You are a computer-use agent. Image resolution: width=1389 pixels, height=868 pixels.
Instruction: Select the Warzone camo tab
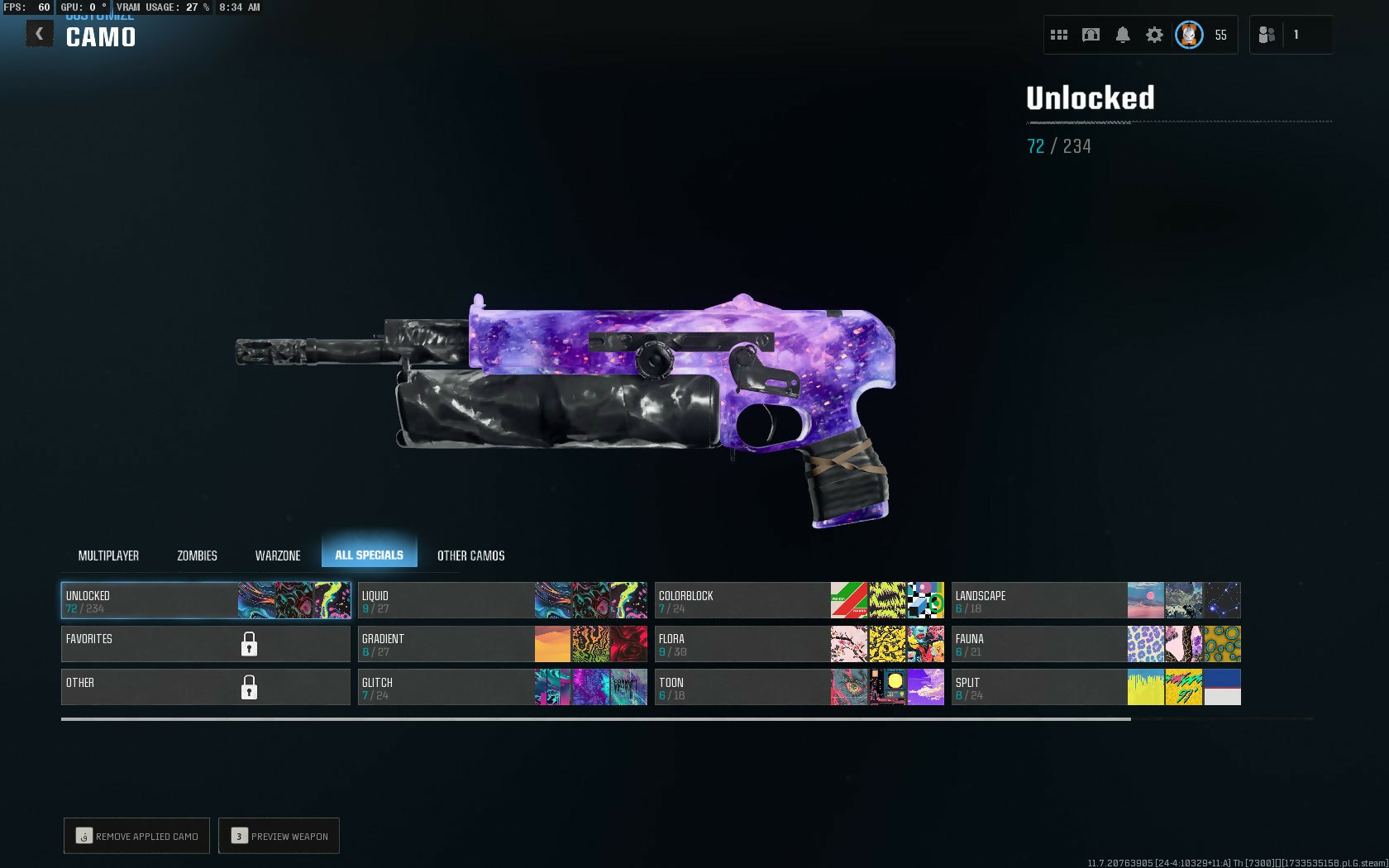click(x=278, y=556)
